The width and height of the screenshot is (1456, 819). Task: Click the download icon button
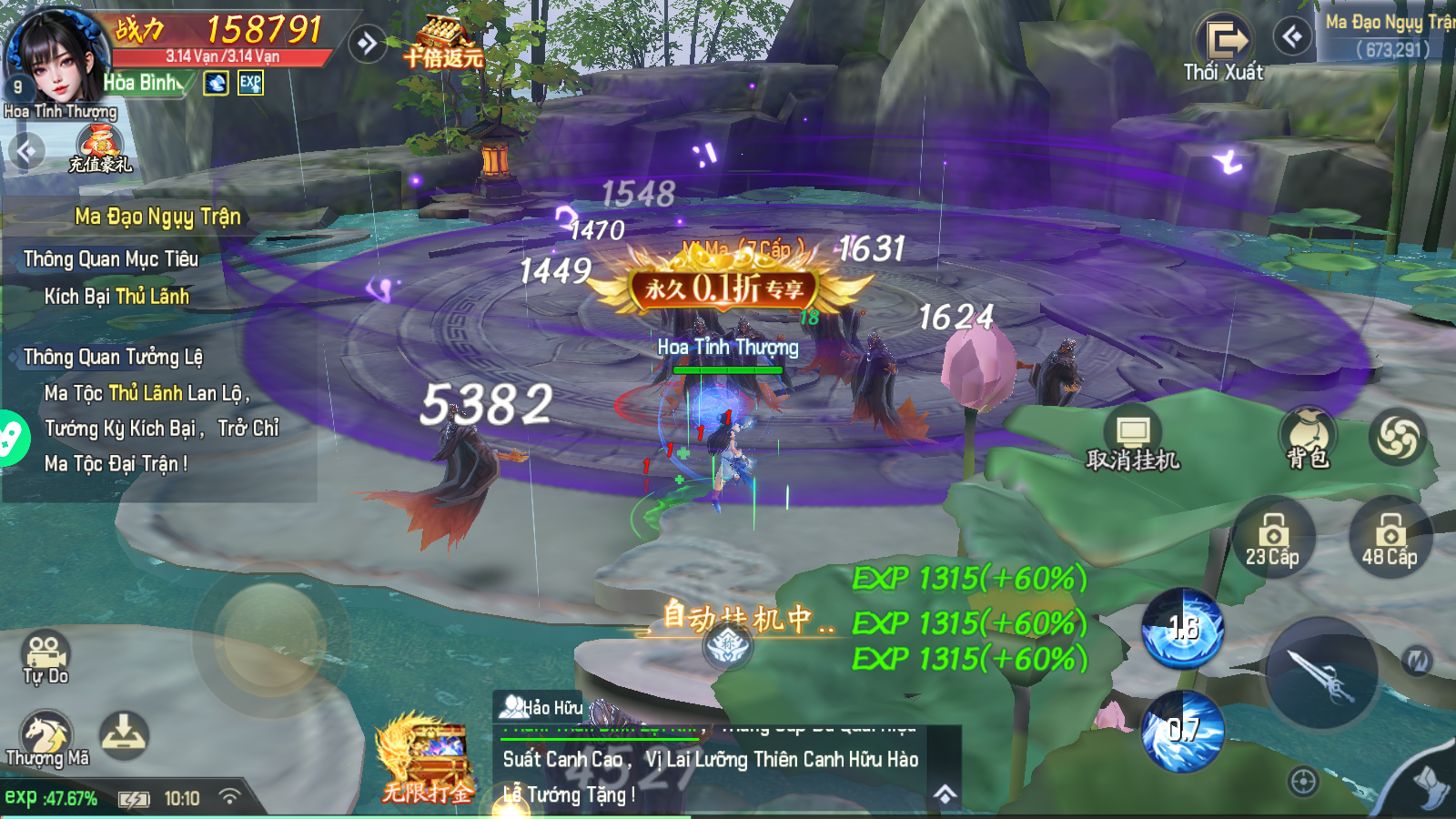pos(124,735)
